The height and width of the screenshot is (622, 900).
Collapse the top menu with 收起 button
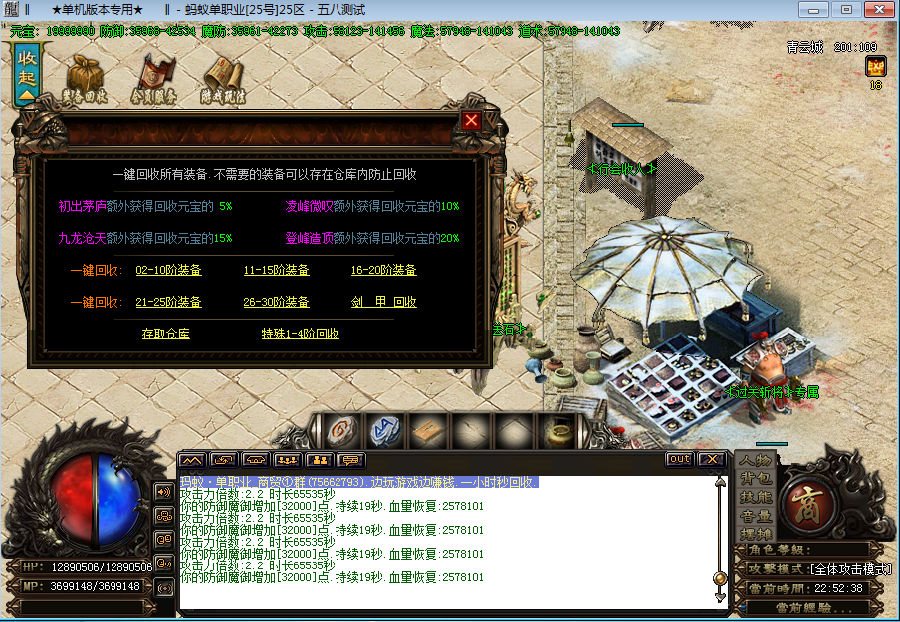27,74
